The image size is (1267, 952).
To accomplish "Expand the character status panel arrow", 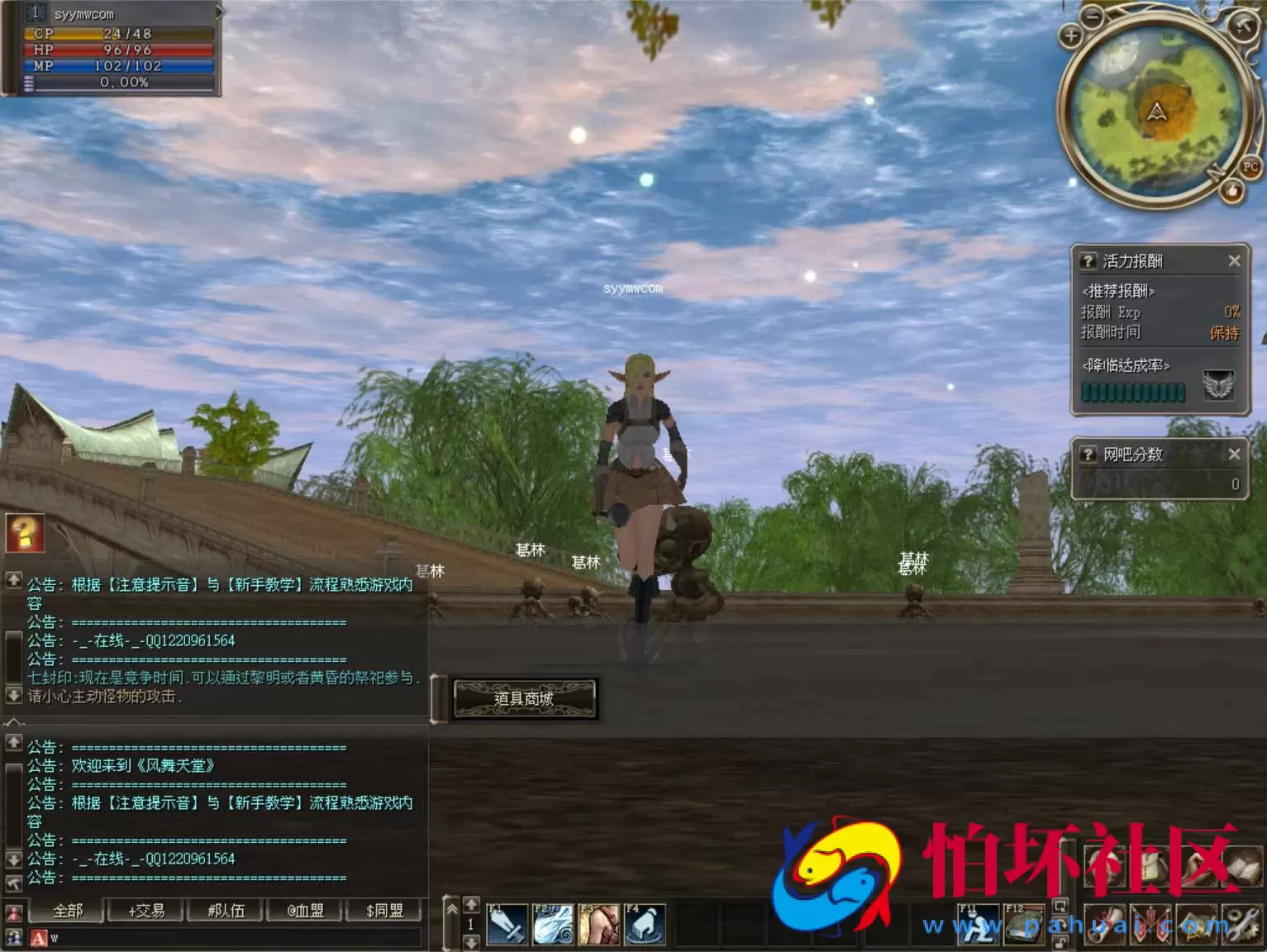I will pyautogui.click(x=217, y=12).
